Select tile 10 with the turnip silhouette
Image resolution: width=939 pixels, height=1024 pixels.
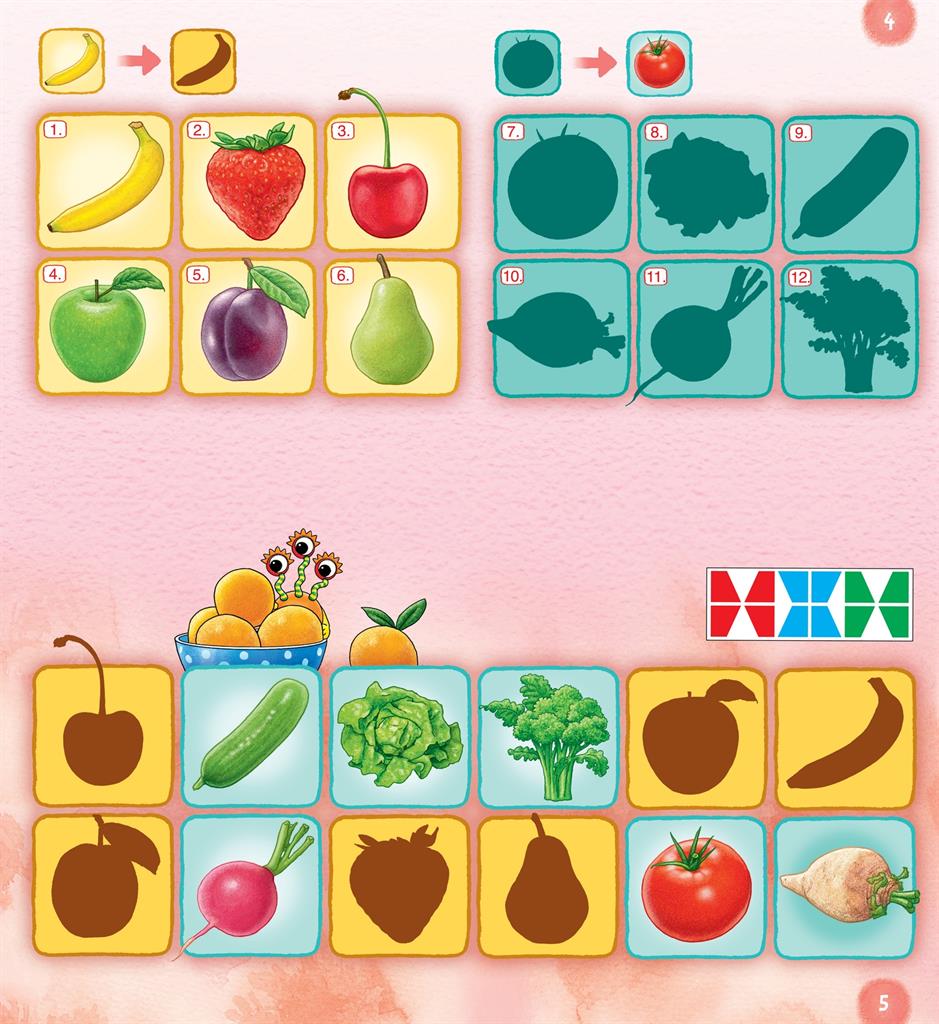(x=562, y=328)
